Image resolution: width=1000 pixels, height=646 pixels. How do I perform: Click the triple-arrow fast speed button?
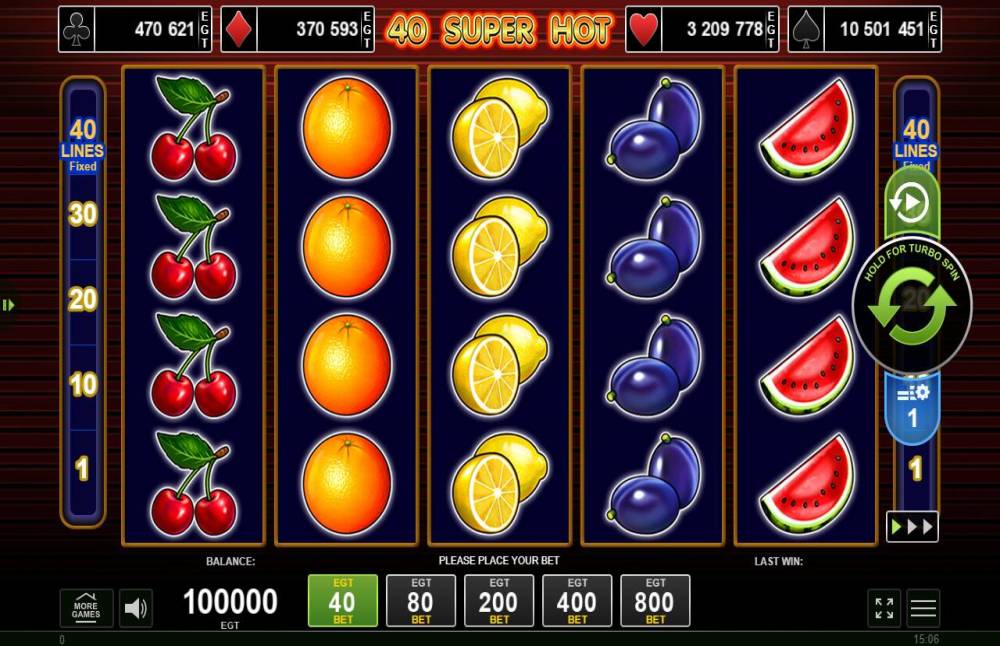click(911, 526)
